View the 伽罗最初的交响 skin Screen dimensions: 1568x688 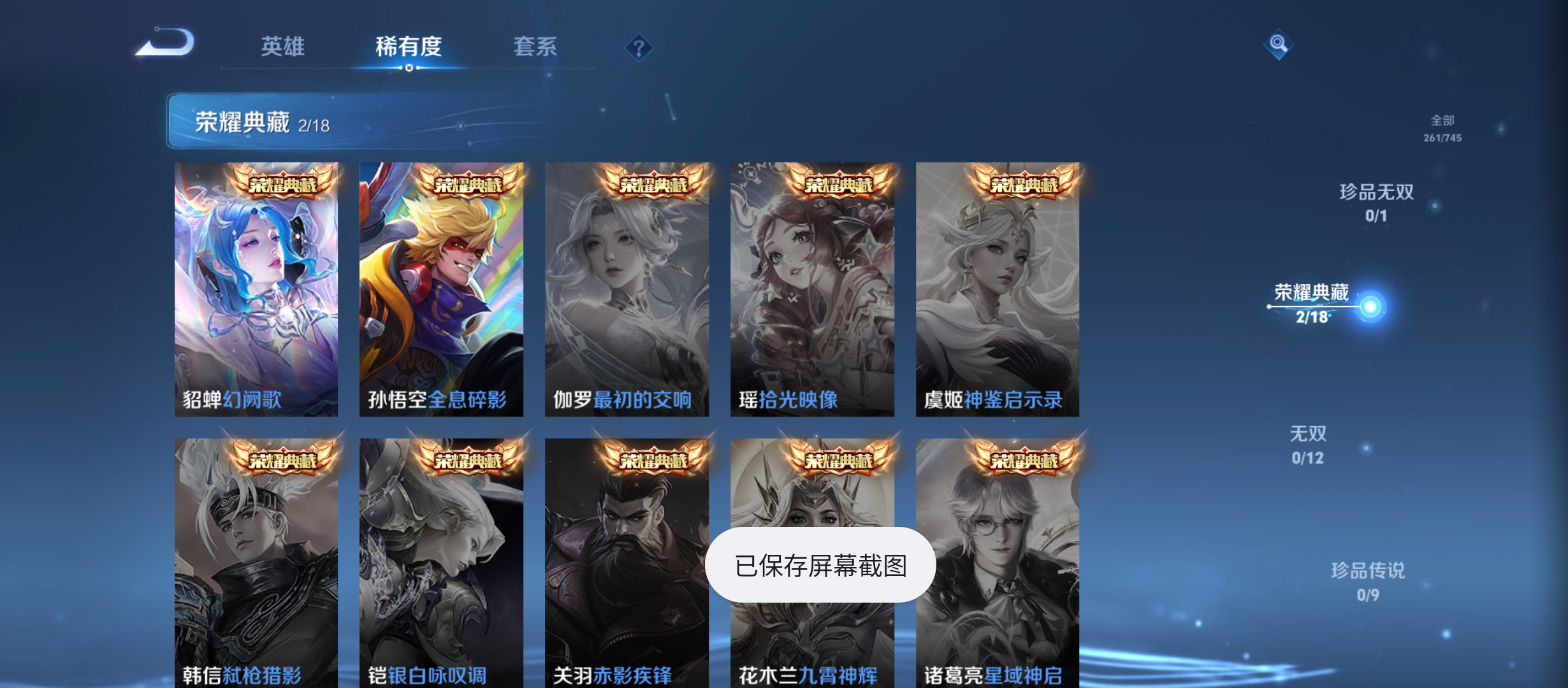click(x=627, y=287)
